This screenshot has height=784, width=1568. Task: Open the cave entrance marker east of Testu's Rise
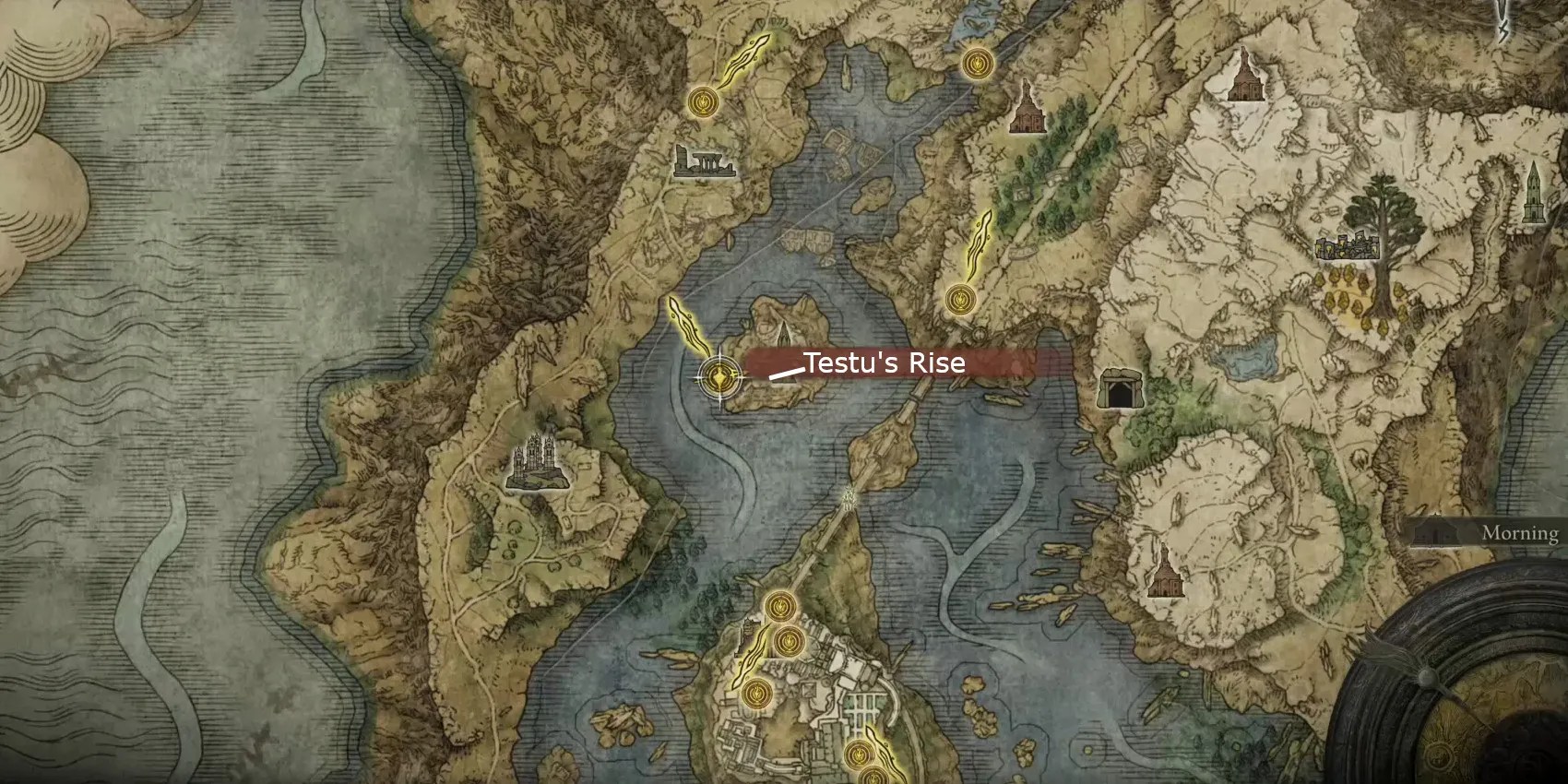1120,387
